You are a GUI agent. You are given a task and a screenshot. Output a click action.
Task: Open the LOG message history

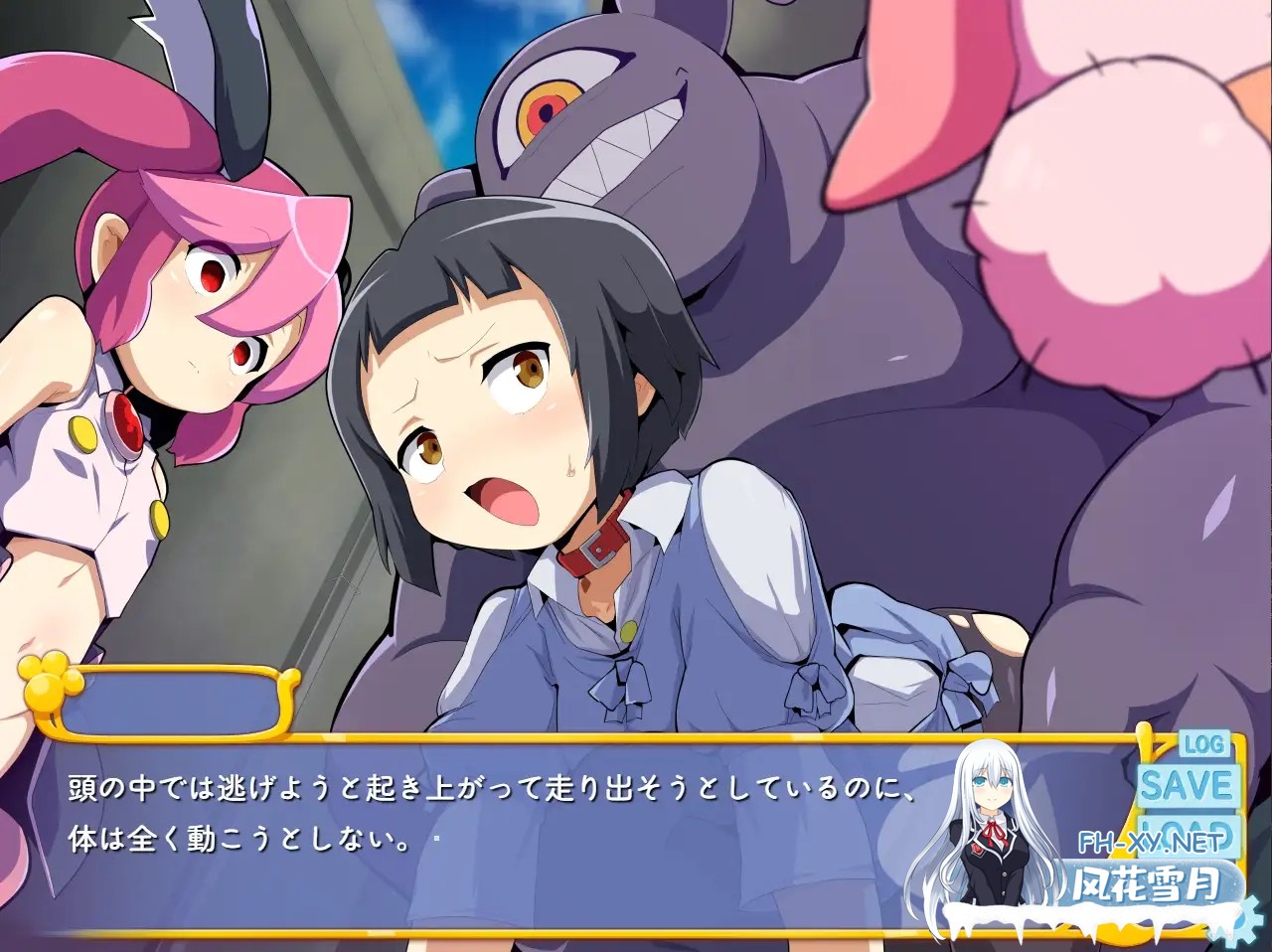pyautogui.click(x=1204, y=743)
